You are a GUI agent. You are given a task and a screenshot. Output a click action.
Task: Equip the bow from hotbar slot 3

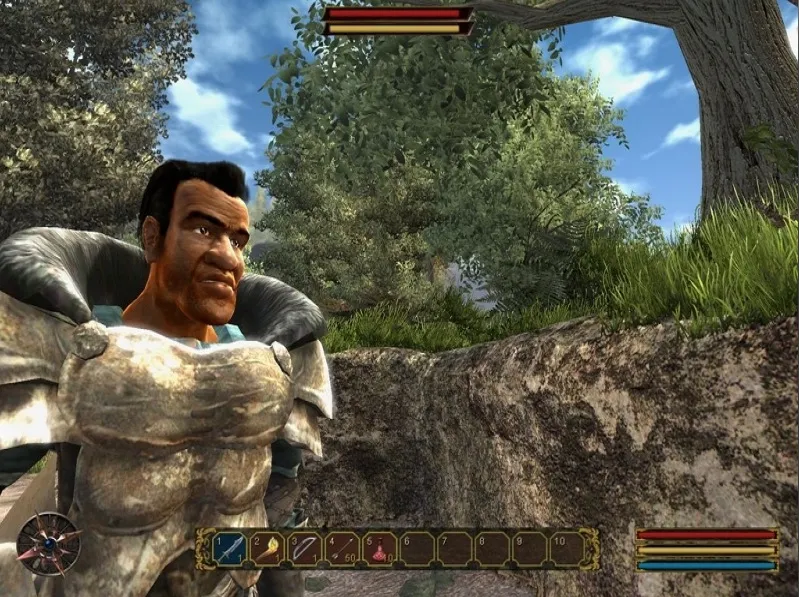305,549
